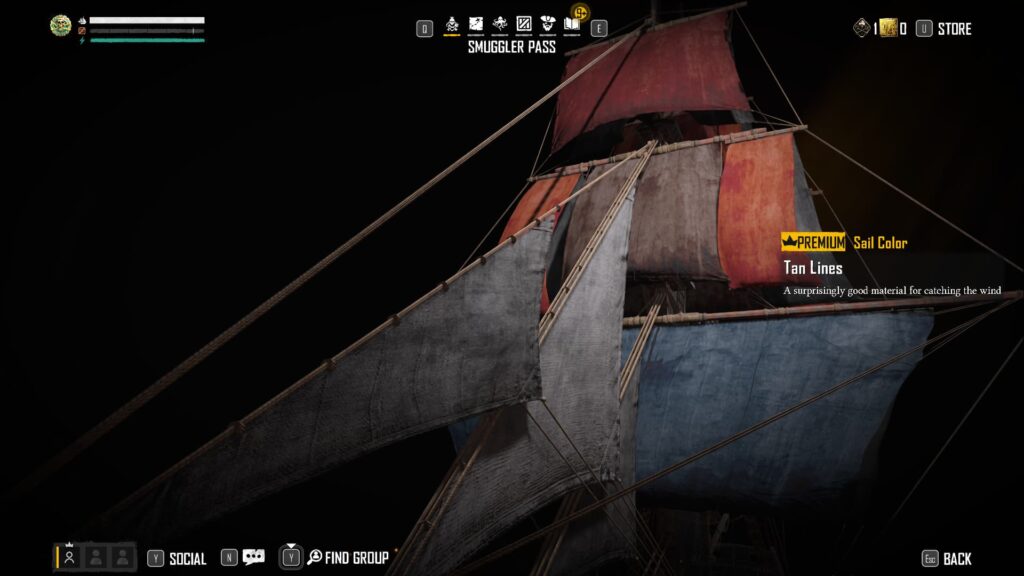Image resolution: width=1024 pixels, height=576 pixels.
Task: Open the chat speech bubble
Action: click(x=254, y=558)
